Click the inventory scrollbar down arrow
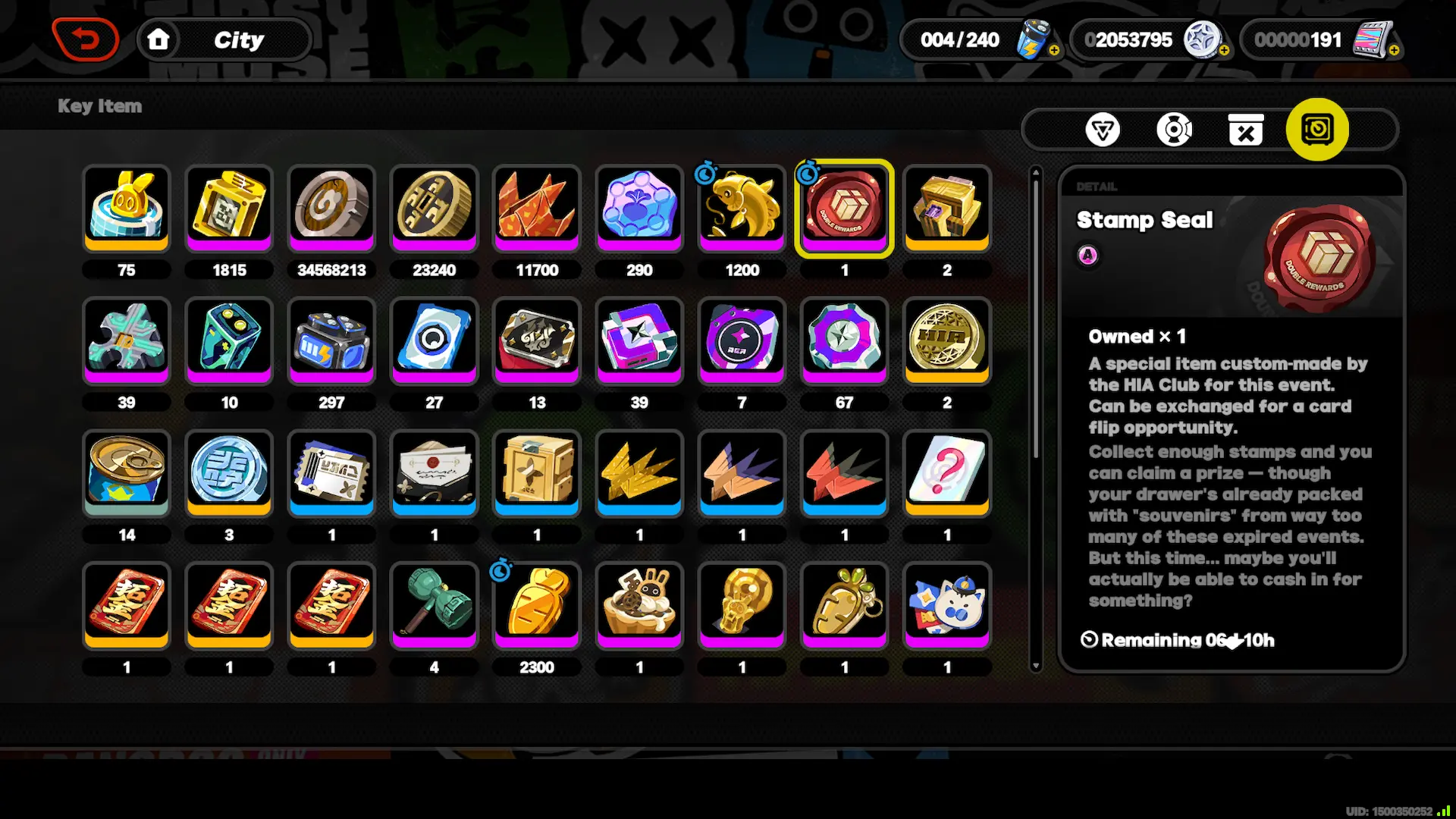This screenshot has height=819, width=1456. point(1035,666)
